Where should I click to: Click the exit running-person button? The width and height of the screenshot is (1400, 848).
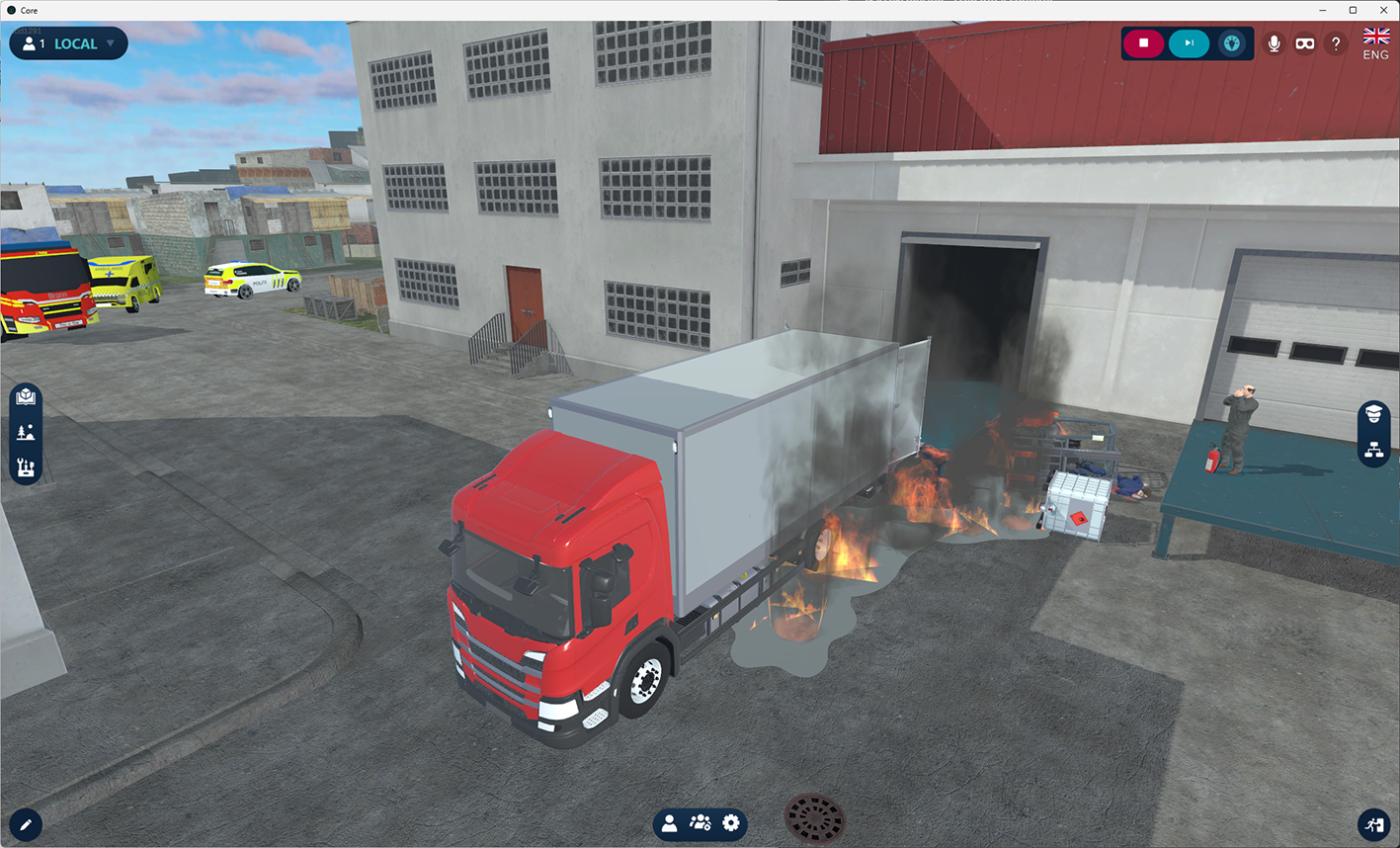[1374, 824]
